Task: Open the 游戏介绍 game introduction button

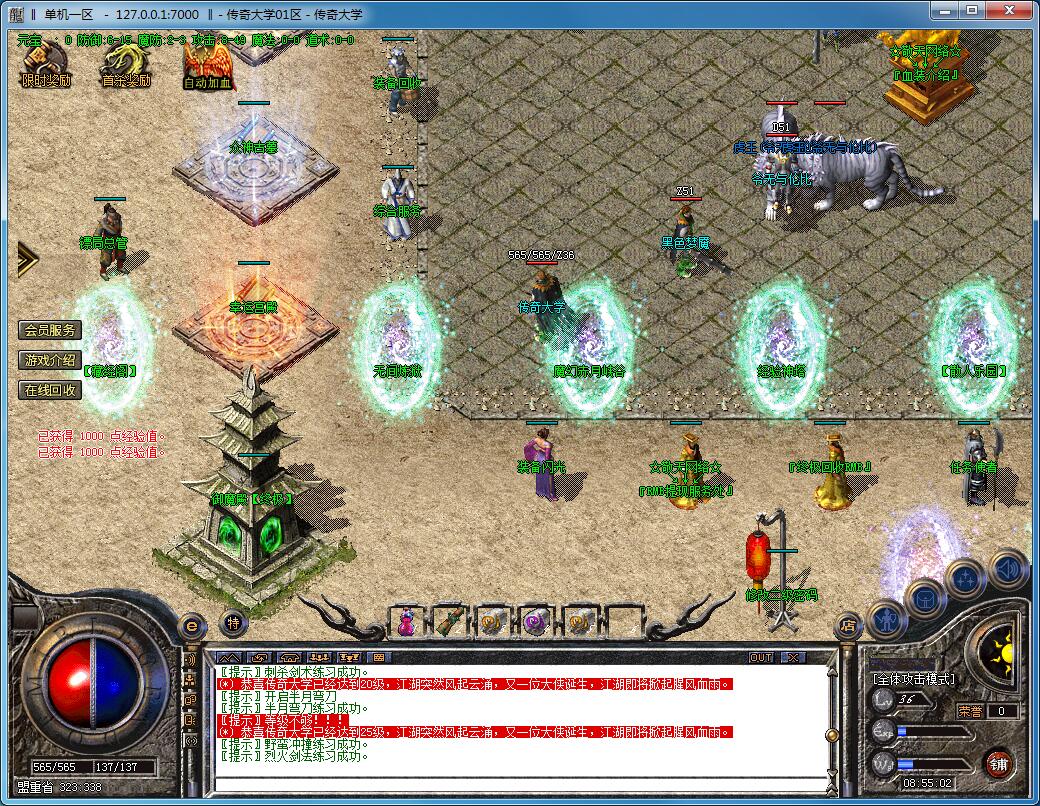Action: tap(50, 360)
